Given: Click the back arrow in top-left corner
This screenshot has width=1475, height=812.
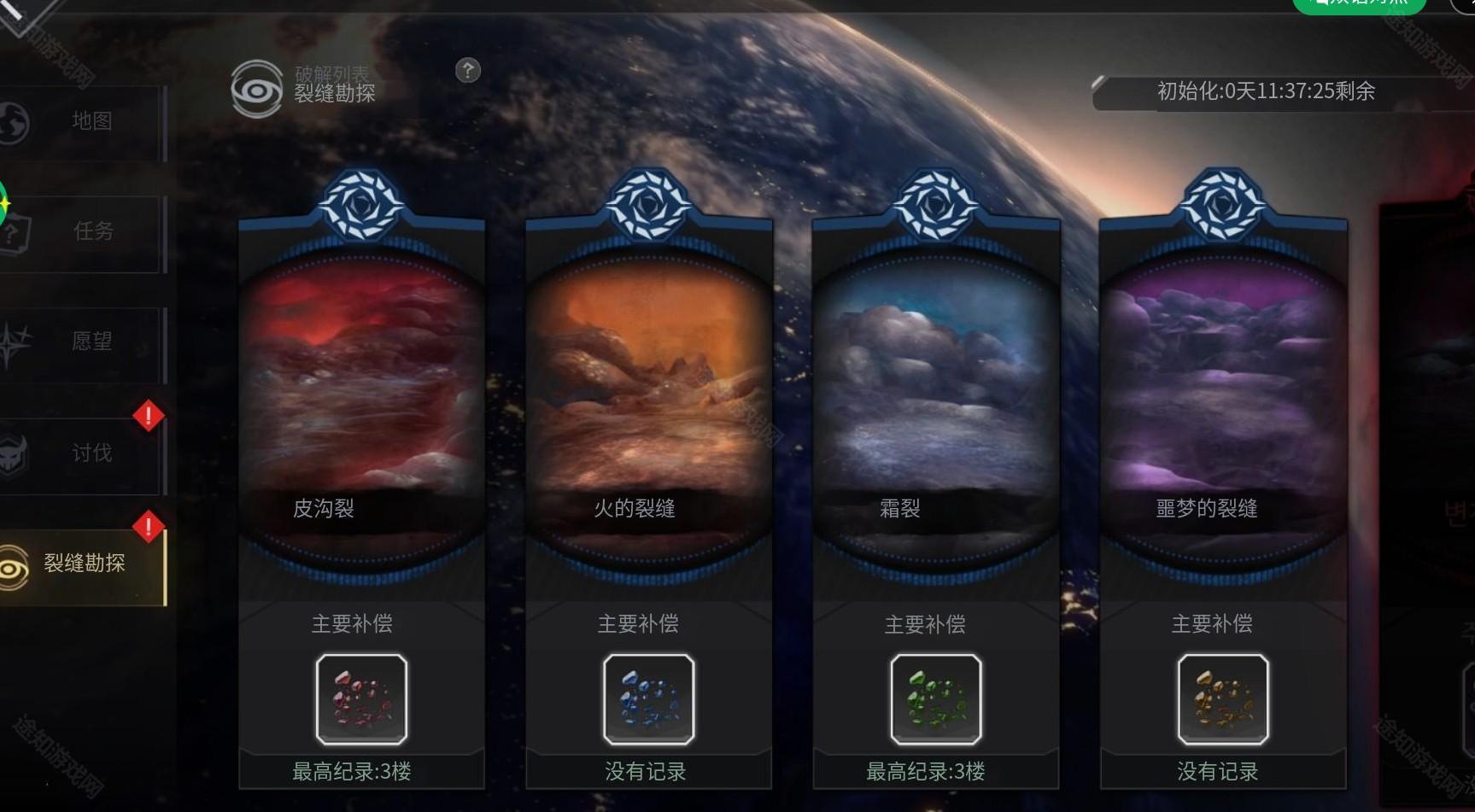Looking at the screenshot, I should coord(17,10).
